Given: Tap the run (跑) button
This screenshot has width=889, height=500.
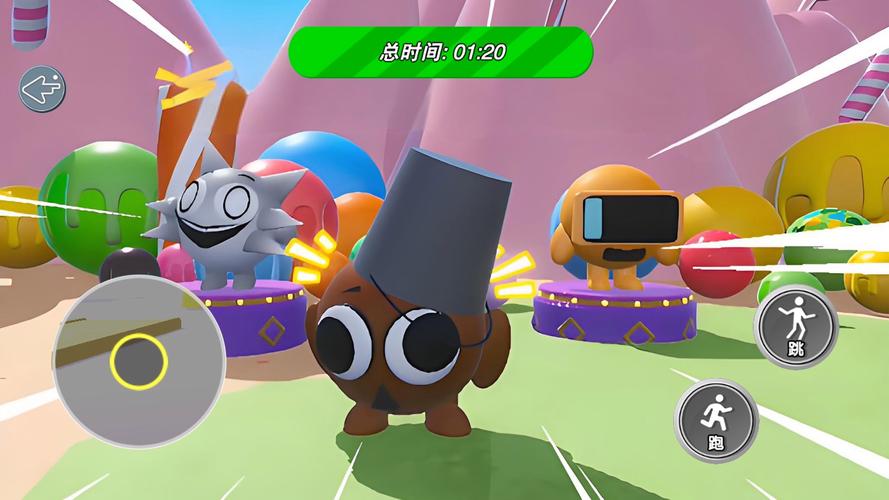Looking at the screenshot, I should [x=717, y=419].
